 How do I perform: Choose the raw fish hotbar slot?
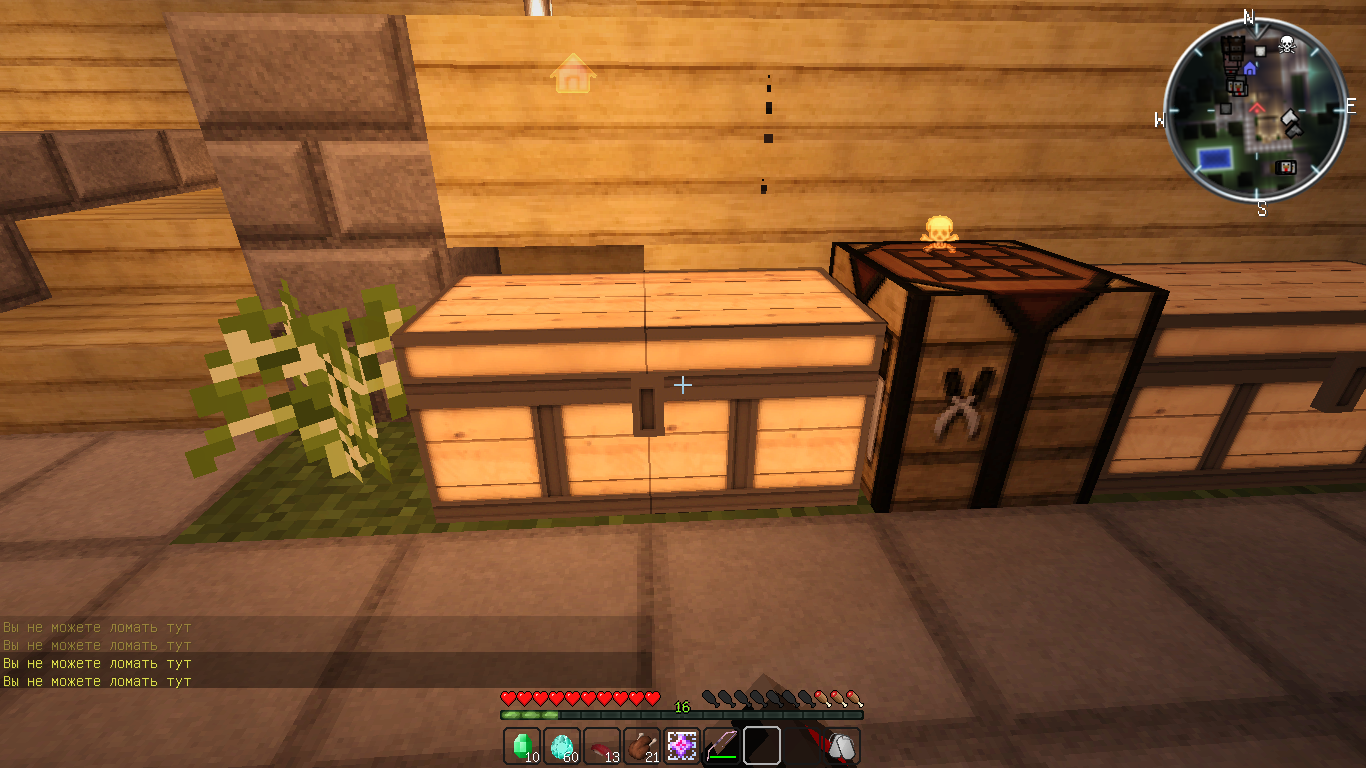click(x=601, y=746)
